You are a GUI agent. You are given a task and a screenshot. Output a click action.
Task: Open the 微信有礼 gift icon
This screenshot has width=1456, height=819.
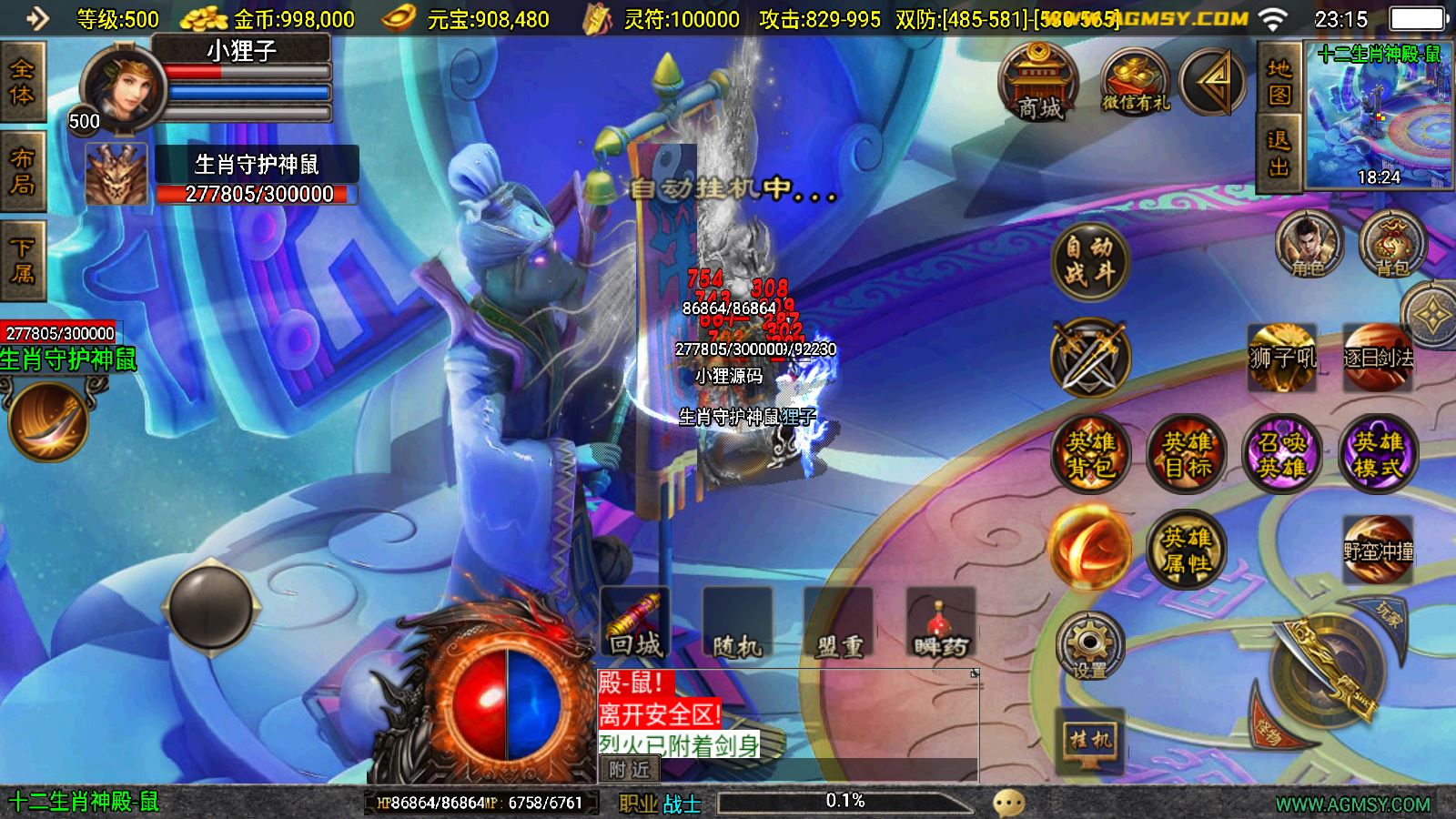(x=1134, y=84)
